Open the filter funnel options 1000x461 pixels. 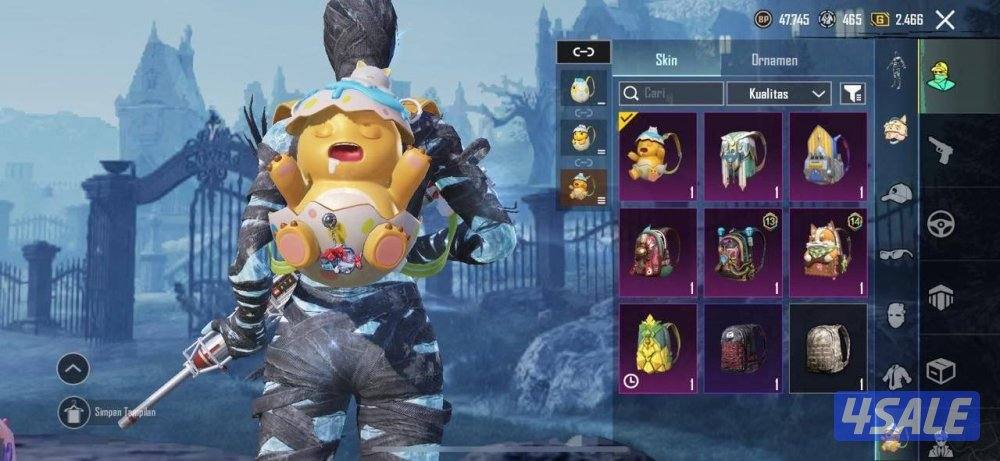(853, 94)
